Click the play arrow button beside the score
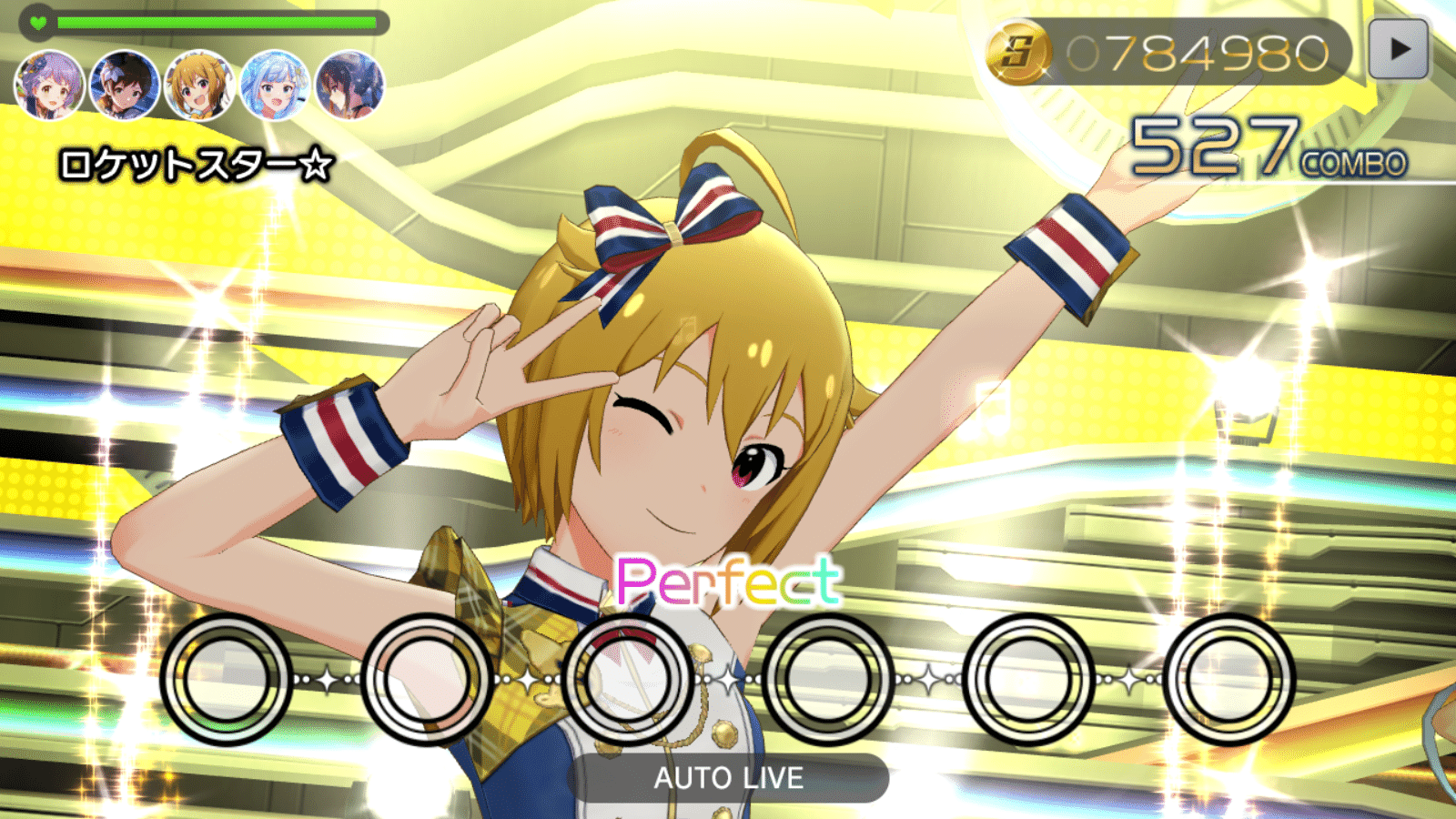Image resolution: width=1456 pixels, height=819 pixels. coord(1399,50)
